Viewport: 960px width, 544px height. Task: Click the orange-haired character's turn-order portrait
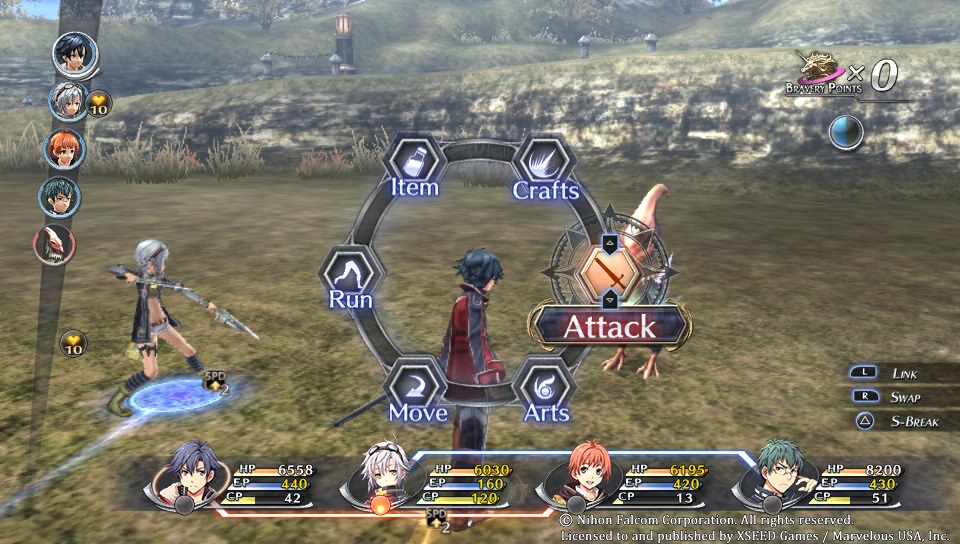click(65, 149)
